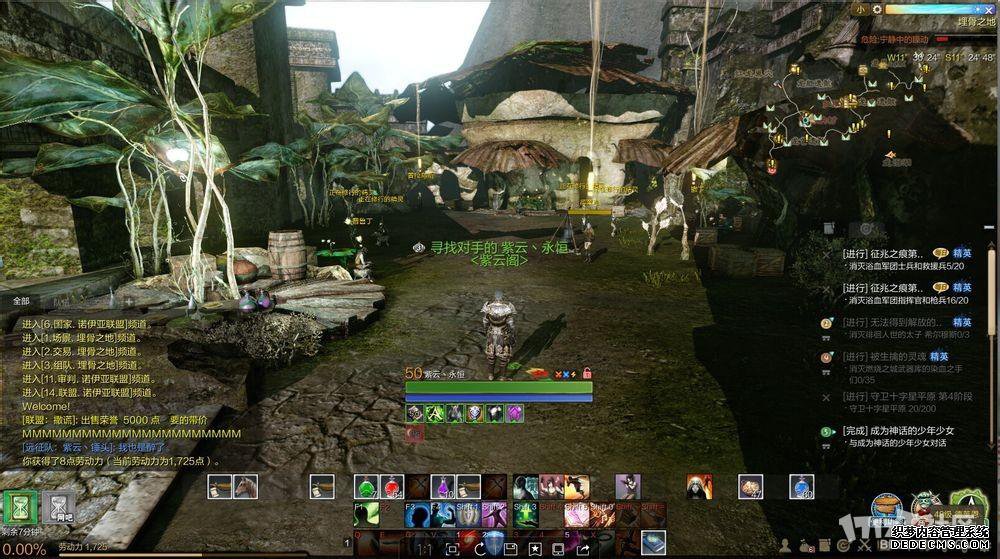Open the first 征兆之痕 quest entry
This screenshot has height=559, width=1000.
click(x=886, y=254)
